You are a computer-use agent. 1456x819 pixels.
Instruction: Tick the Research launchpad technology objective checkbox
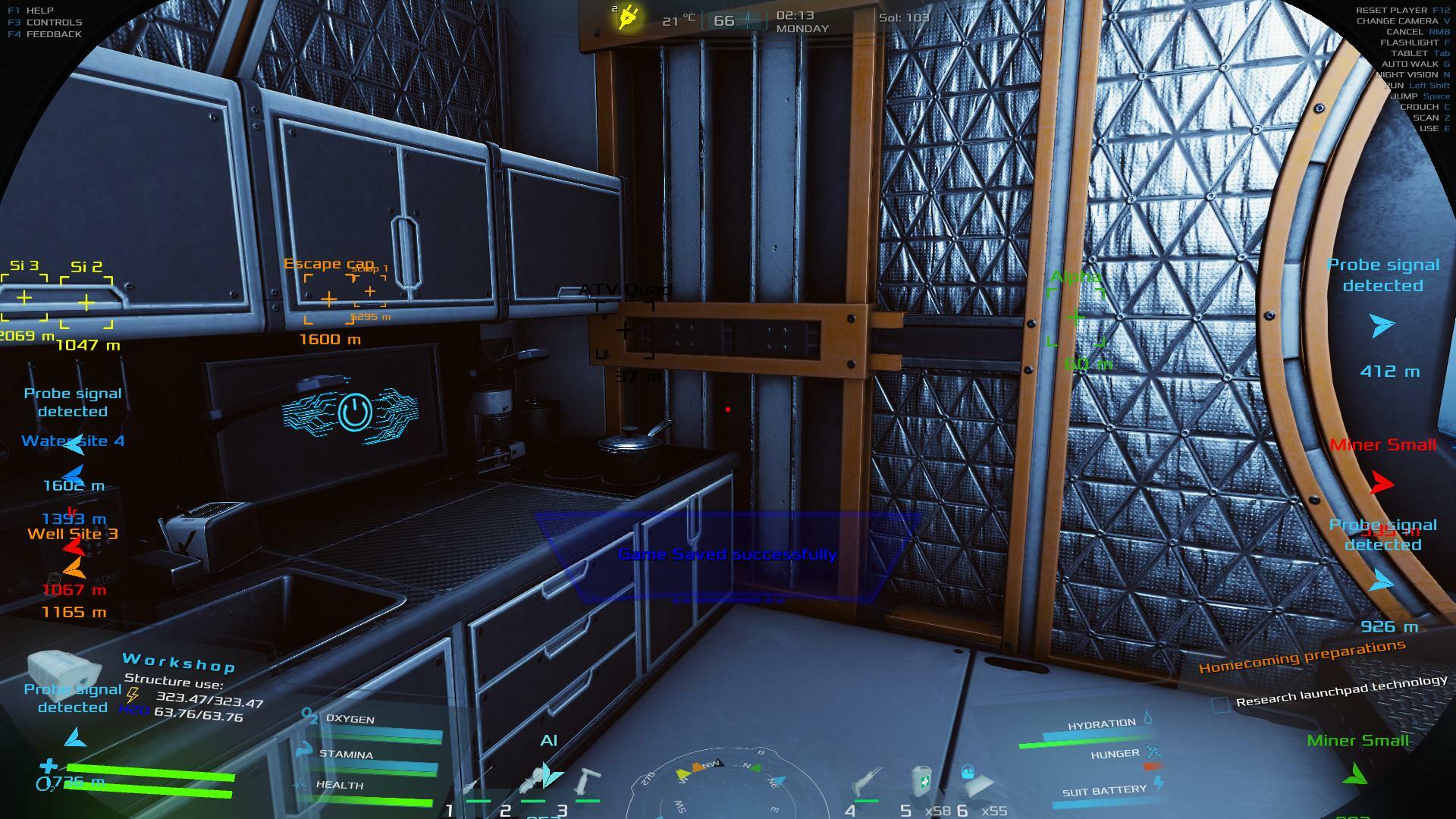click(1220, 704)
